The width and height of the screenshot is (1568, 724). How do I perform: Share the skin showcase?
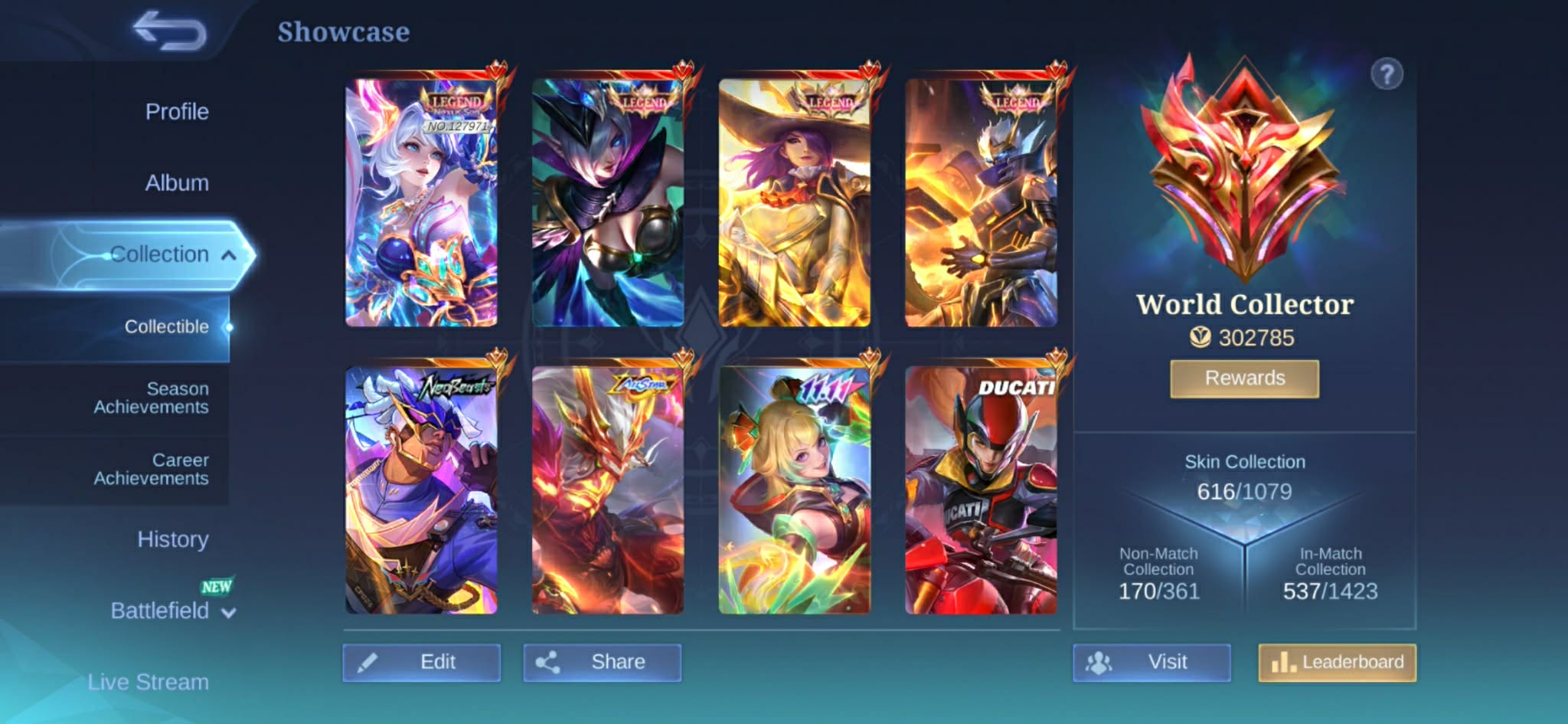[602, 662]
